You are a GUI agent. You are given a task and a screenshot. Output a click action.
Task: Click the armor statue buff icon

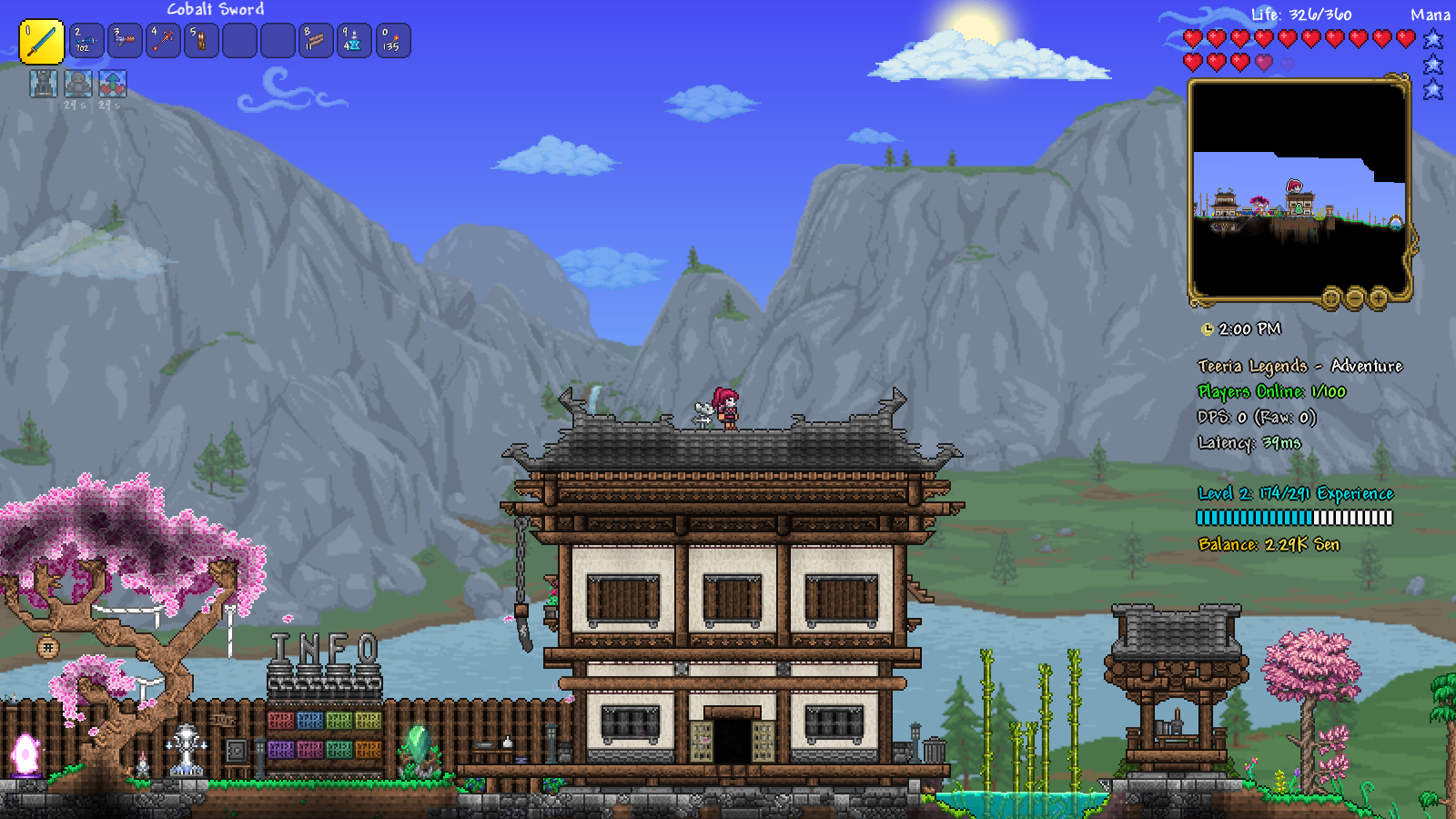tap(43, 84)
